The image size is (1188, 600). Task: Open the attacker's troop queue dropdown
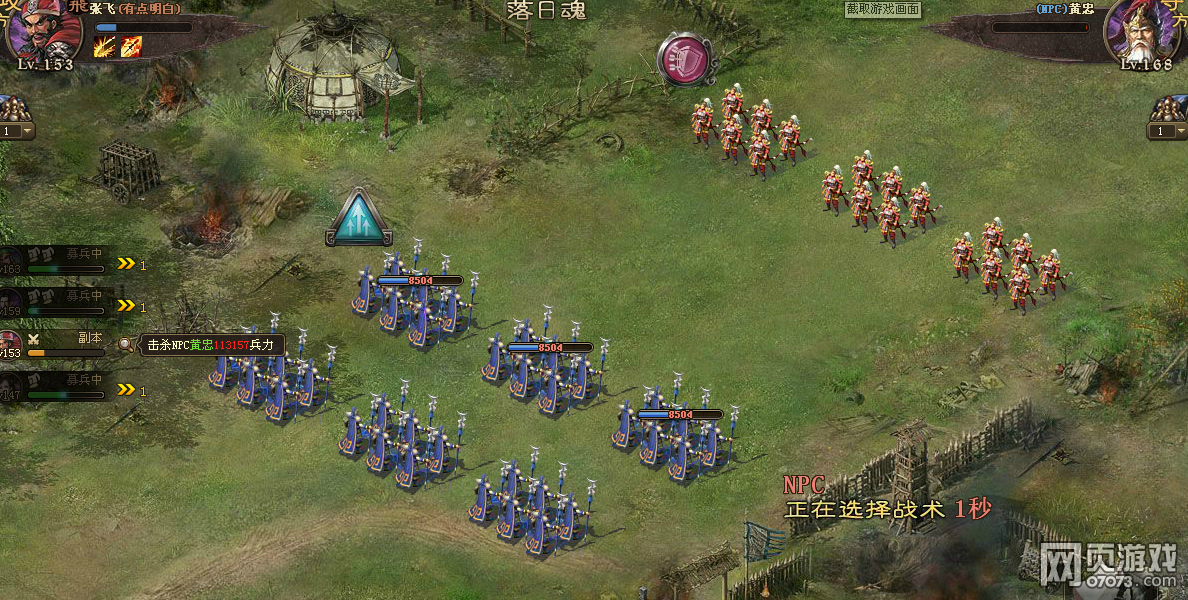[x=27, y=131]
